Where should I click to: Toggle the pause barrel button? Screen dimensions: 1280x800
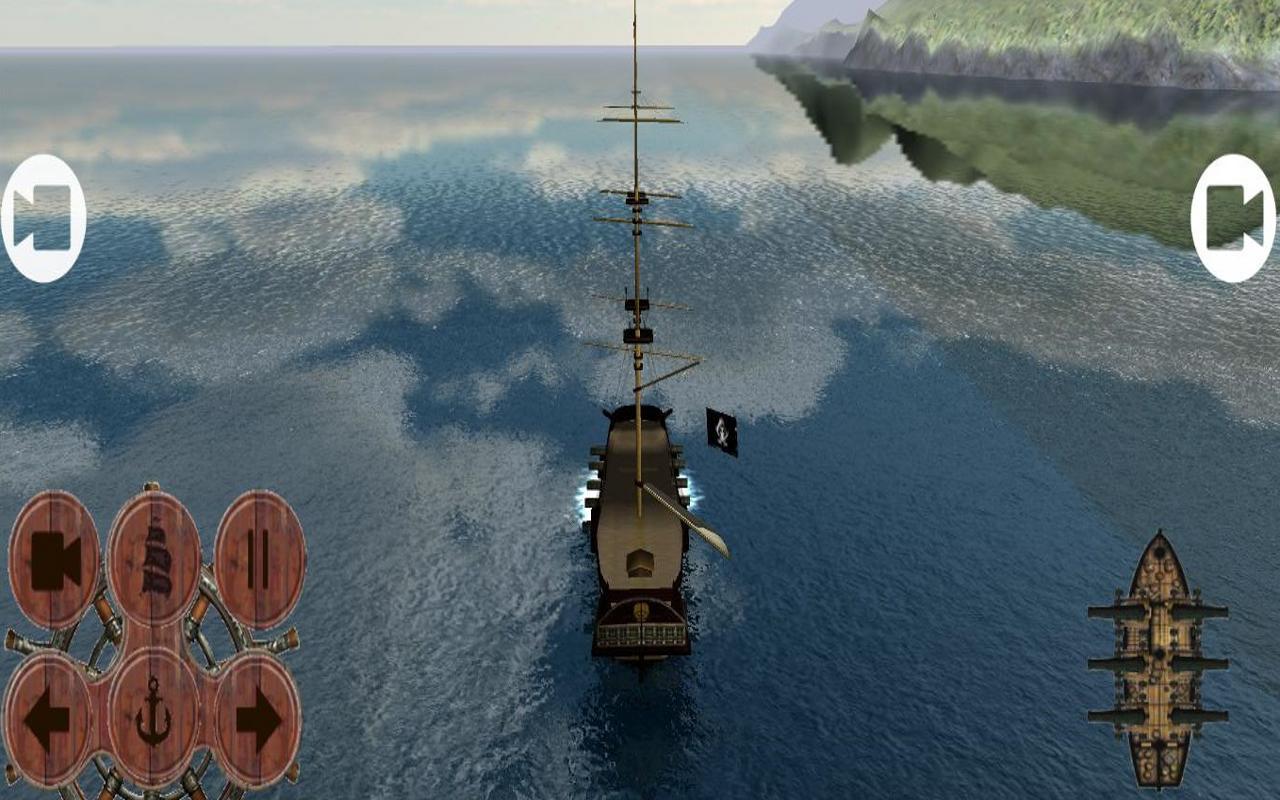(257, 556)
